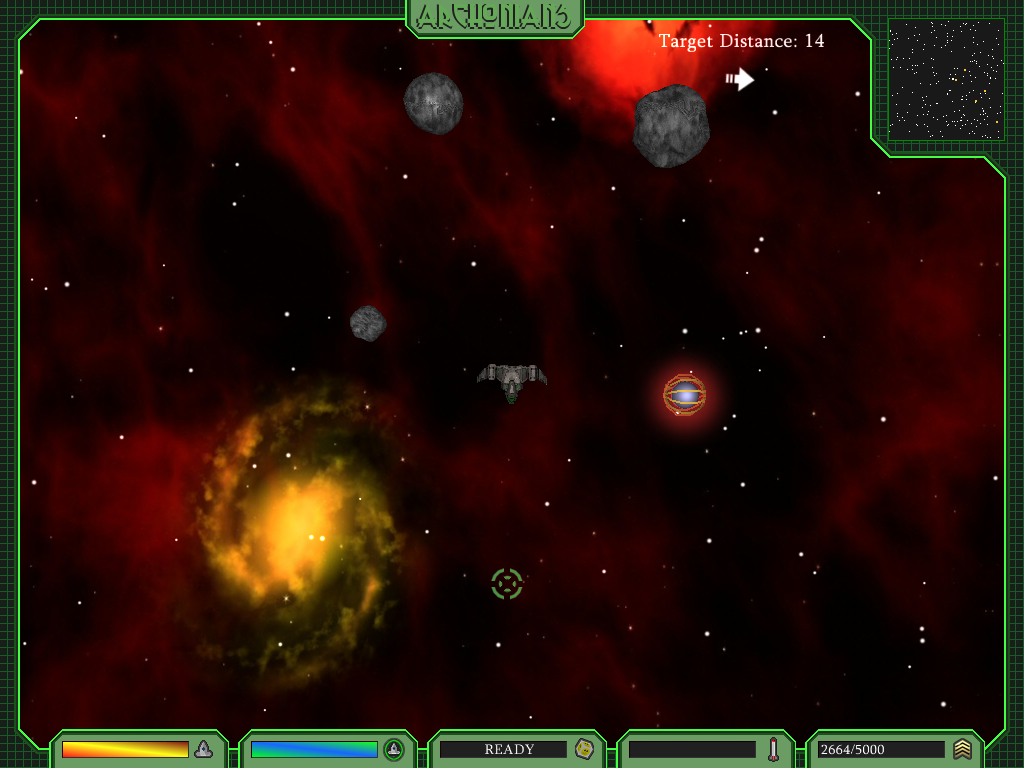Click the star-field minimap
Screen dimensions: 1024x768
(x=946, y=79)
